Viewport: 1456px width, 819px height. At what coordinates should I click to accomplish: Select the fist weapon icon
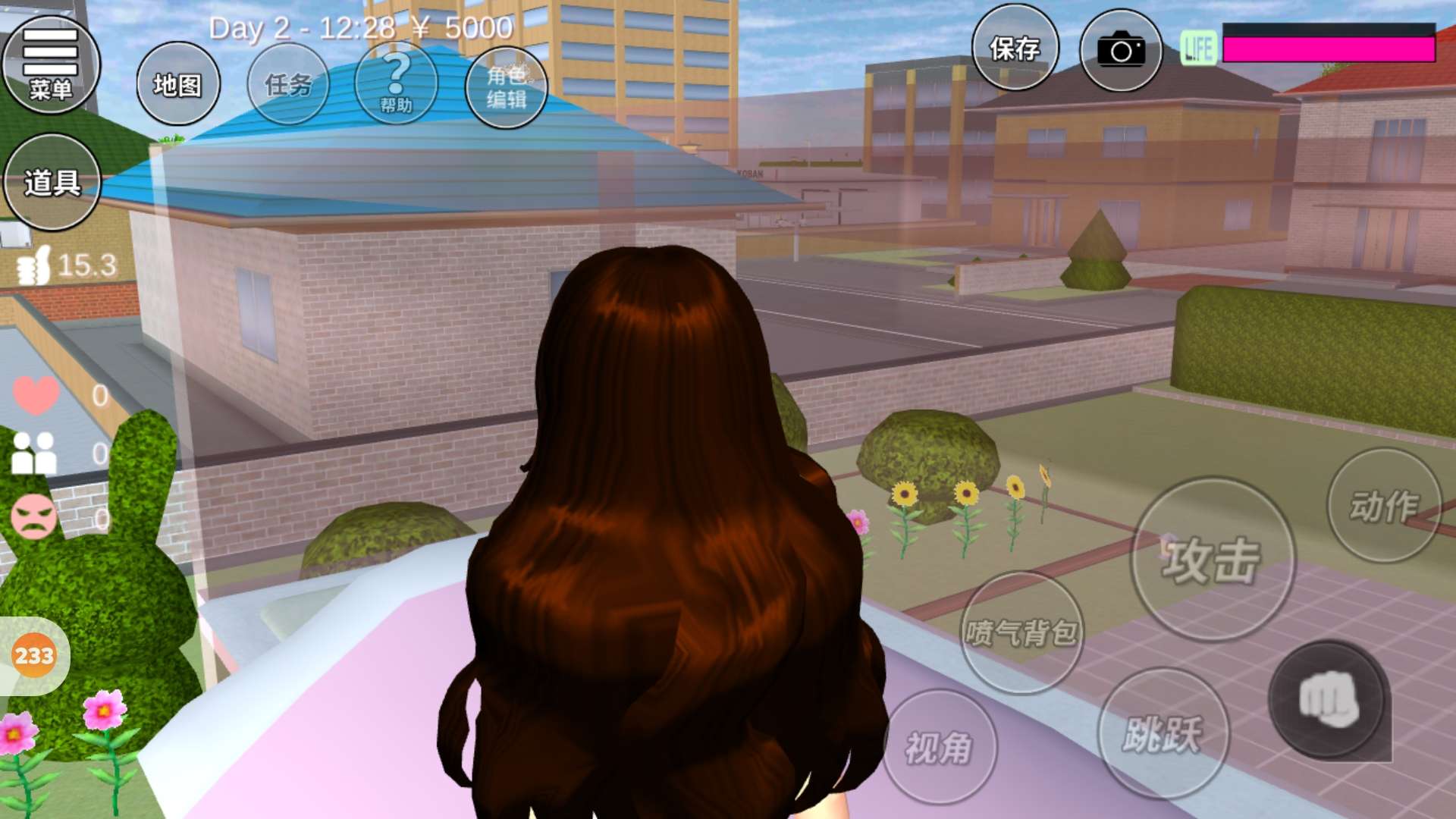pyautogui.click(x=1329, y=699)
